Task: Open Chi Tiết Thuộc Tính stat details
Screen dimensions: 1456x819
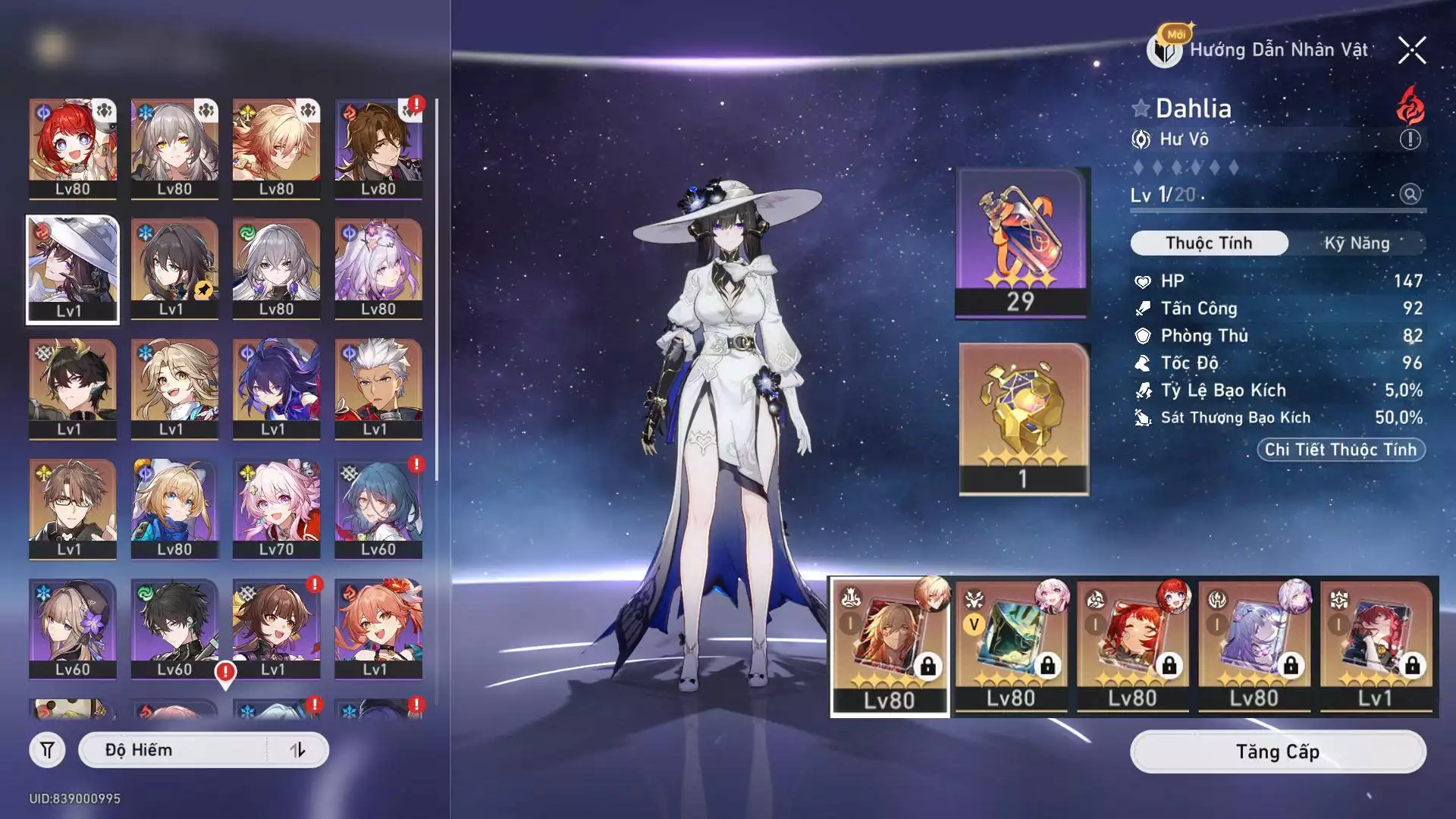Action: [1340, 450]
